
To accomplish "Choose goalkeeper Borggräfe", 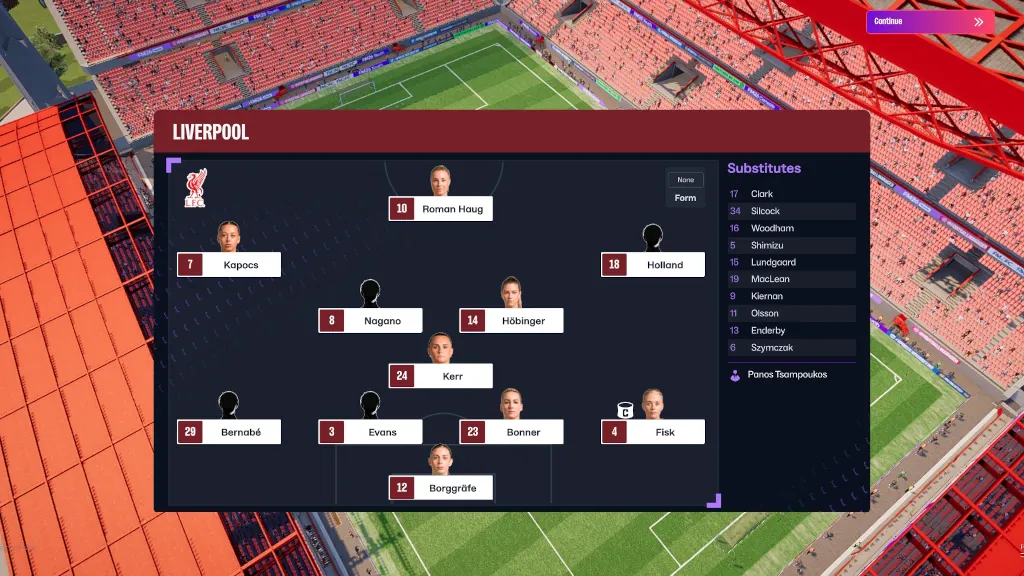I will [441, 488].
